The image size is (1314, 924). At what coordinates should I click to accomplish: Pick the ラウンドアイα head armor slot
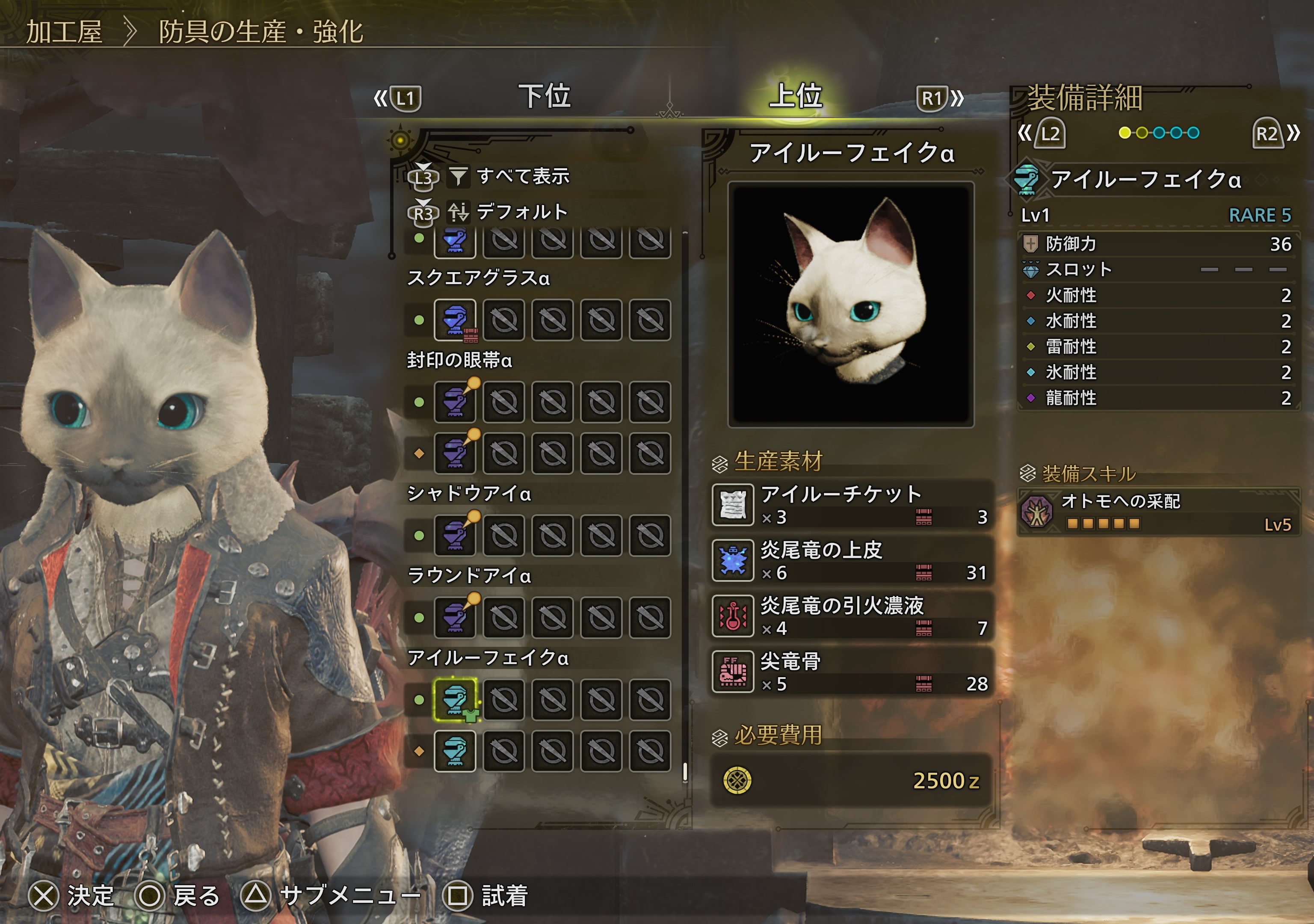(454, 618)
